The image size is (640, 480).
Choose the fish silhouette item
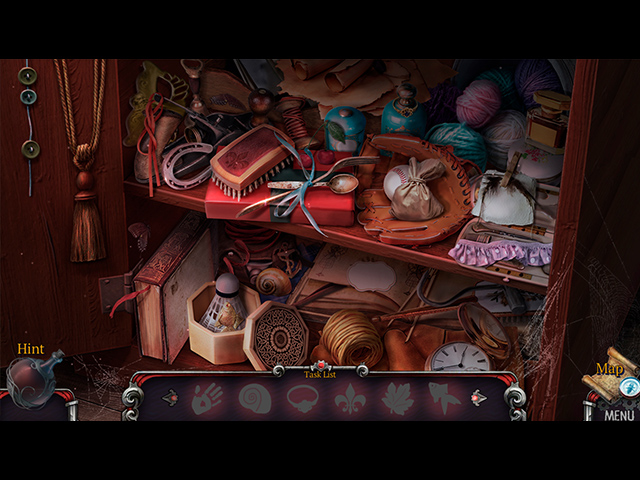coord(443,398)
